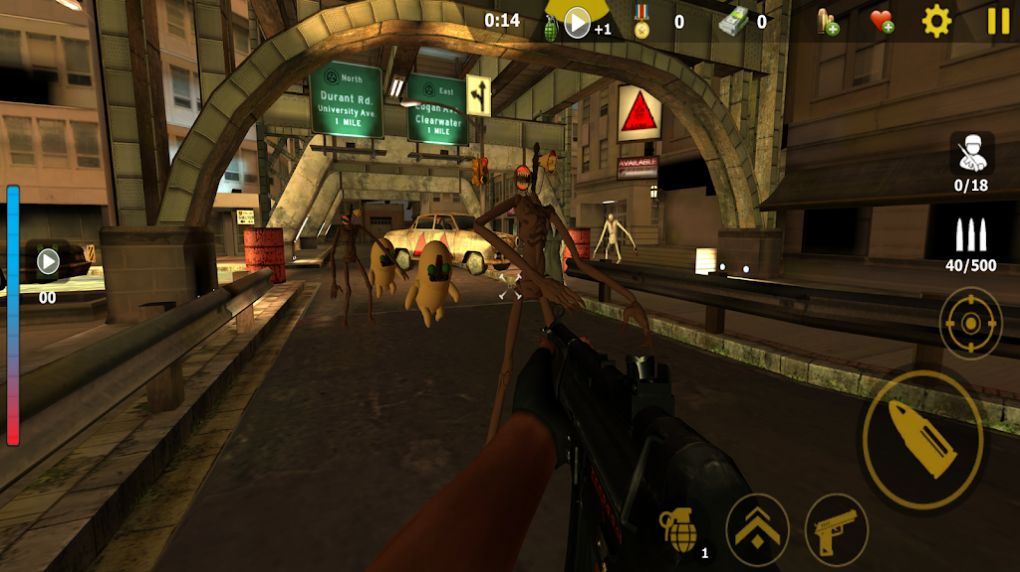Fire the weapon with the bullet button
Screen dimensions: 1020x572
(922, 439)
